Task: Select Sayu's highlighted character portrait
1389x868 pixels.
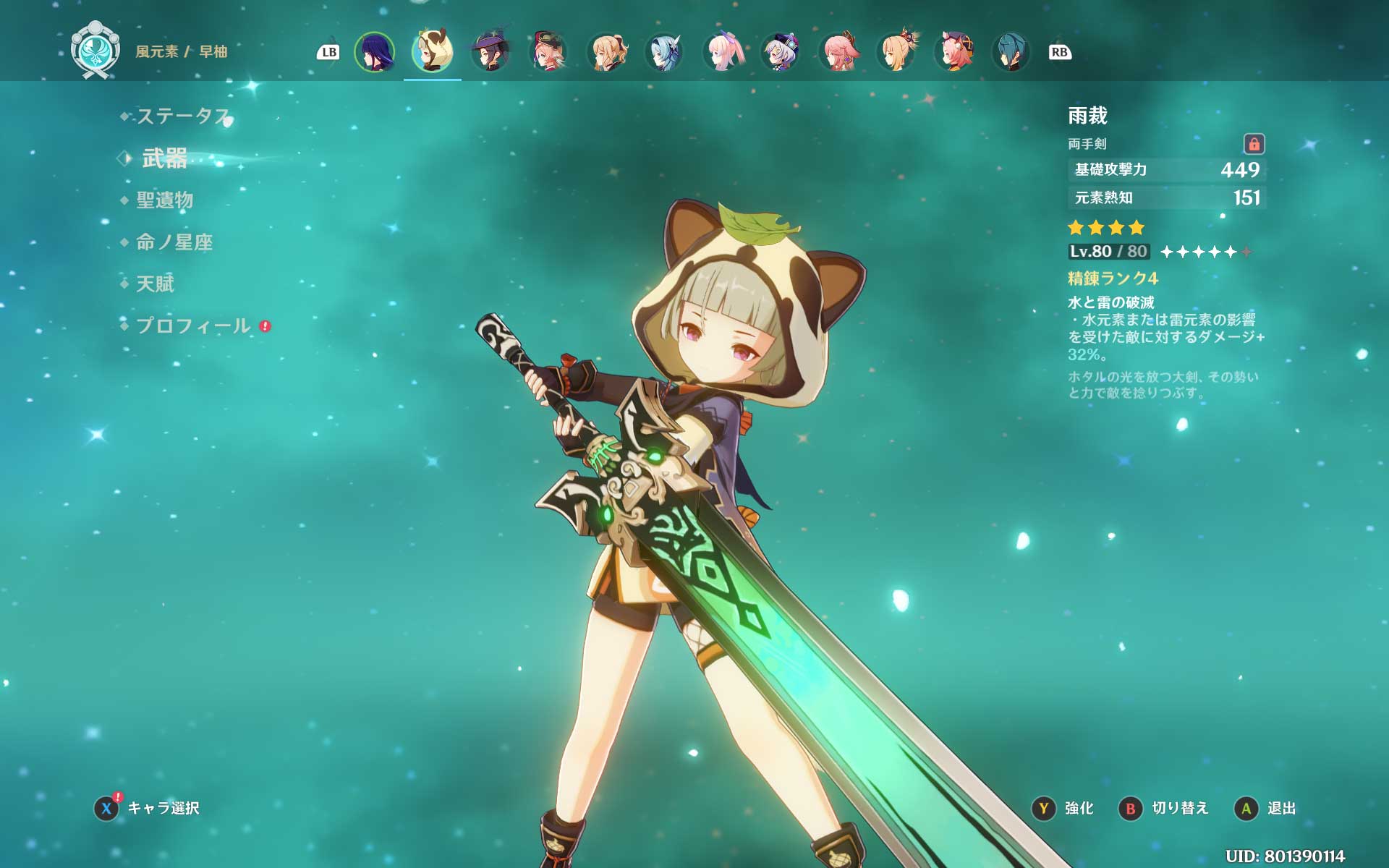Action: coord(432,52)
